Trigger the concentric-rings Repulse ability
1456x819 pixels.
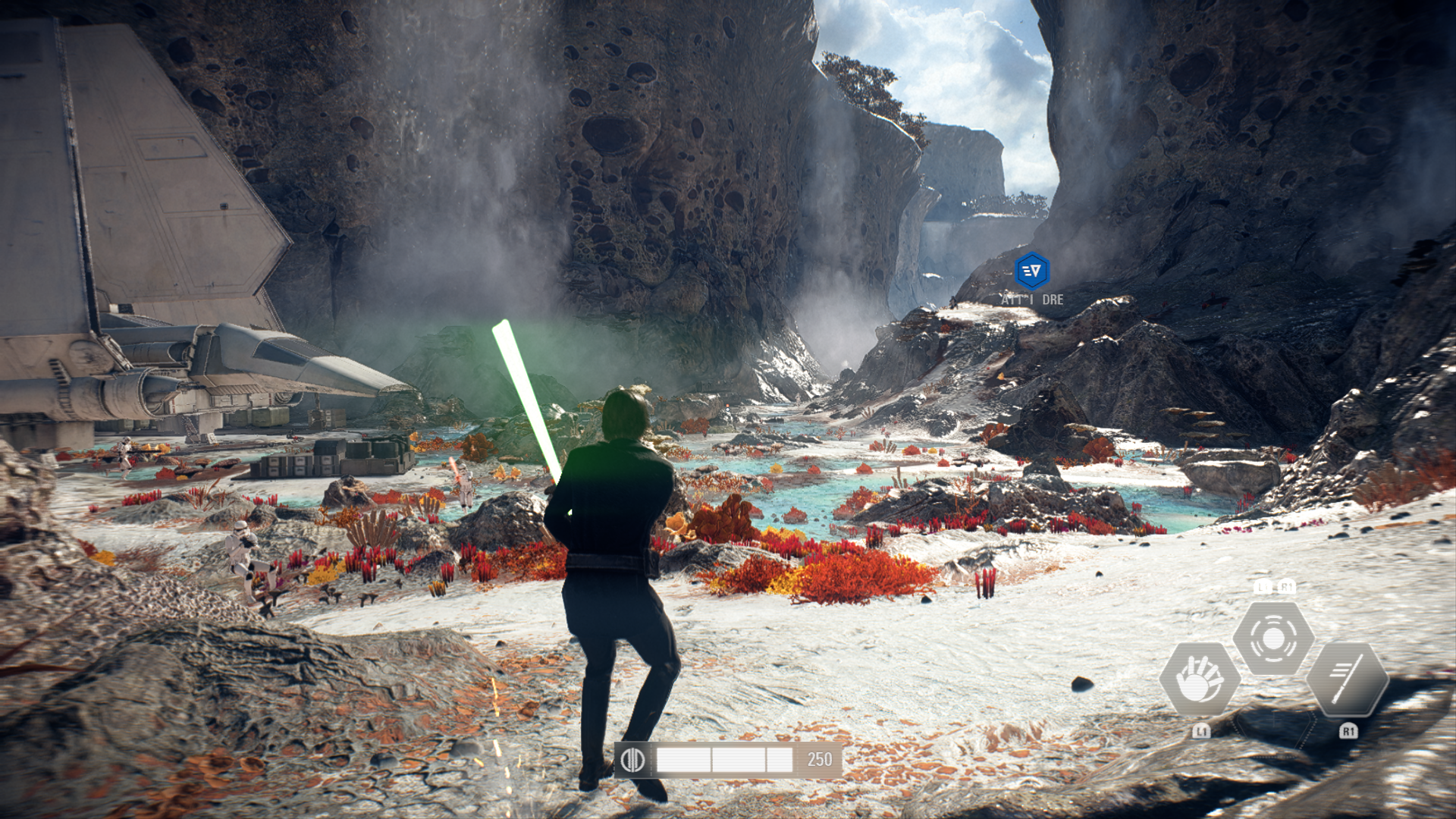coord(1273,639)
